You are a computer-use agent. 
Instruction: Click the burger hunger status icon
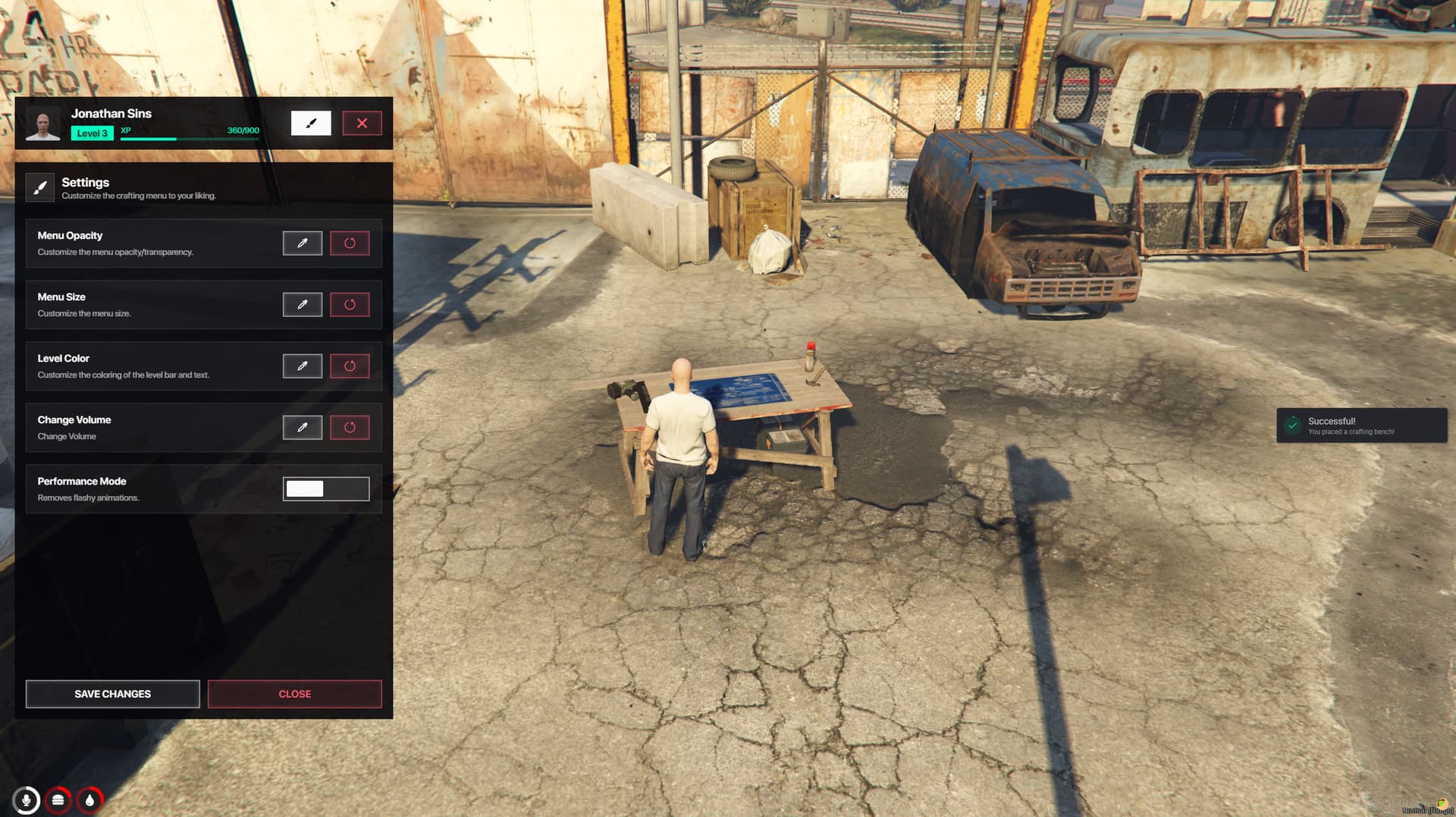click(58, 800)
